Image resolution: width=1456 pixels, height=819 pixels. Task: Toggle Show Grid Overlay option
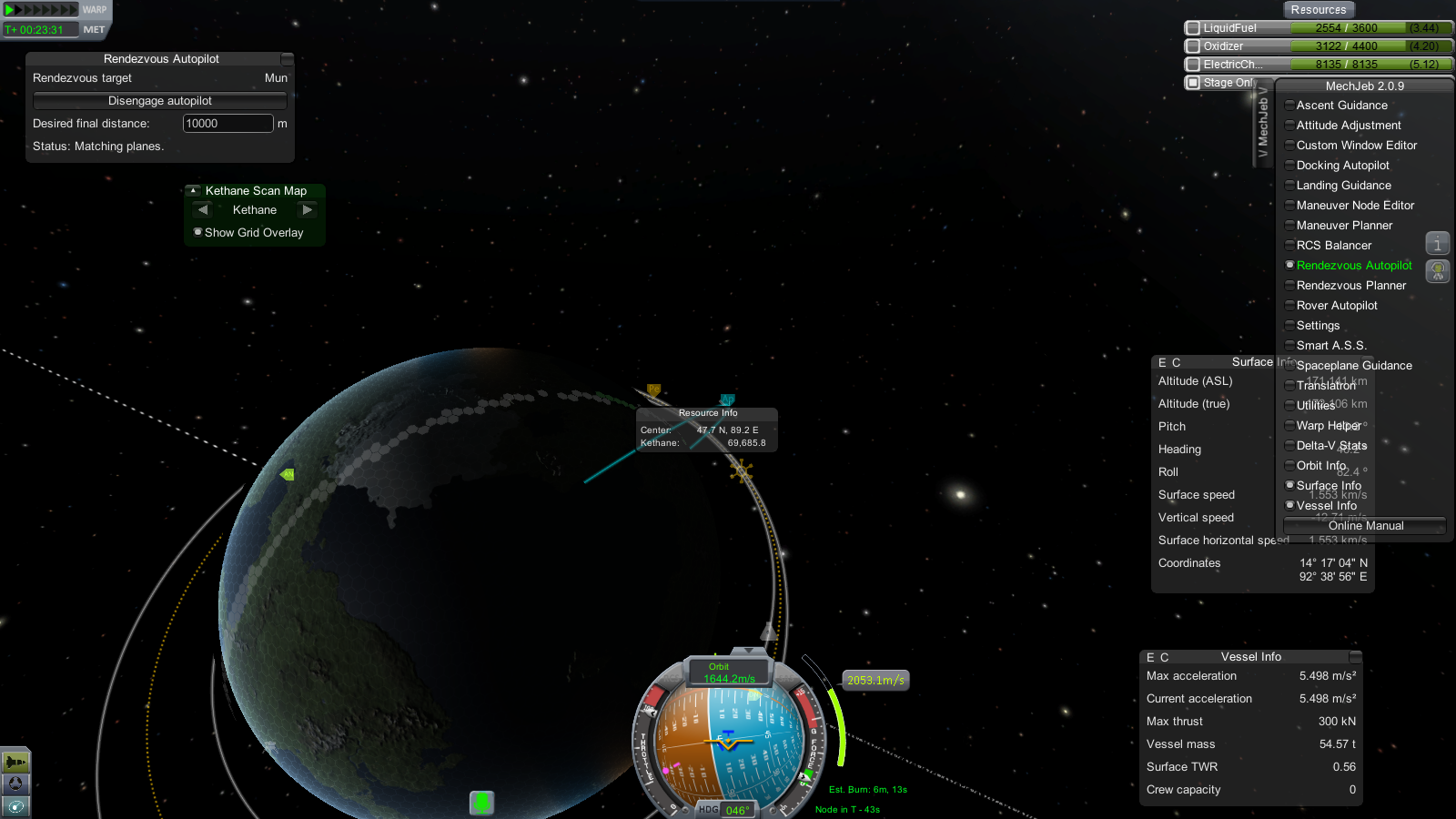point(198,232)
